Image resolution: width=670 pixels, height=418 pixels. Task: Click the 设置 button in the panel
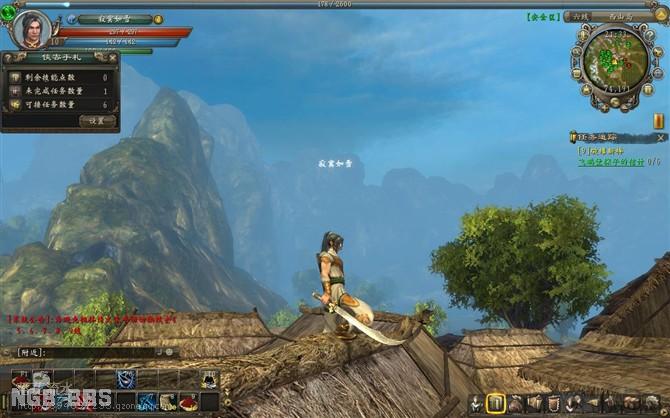coord(96,120)
